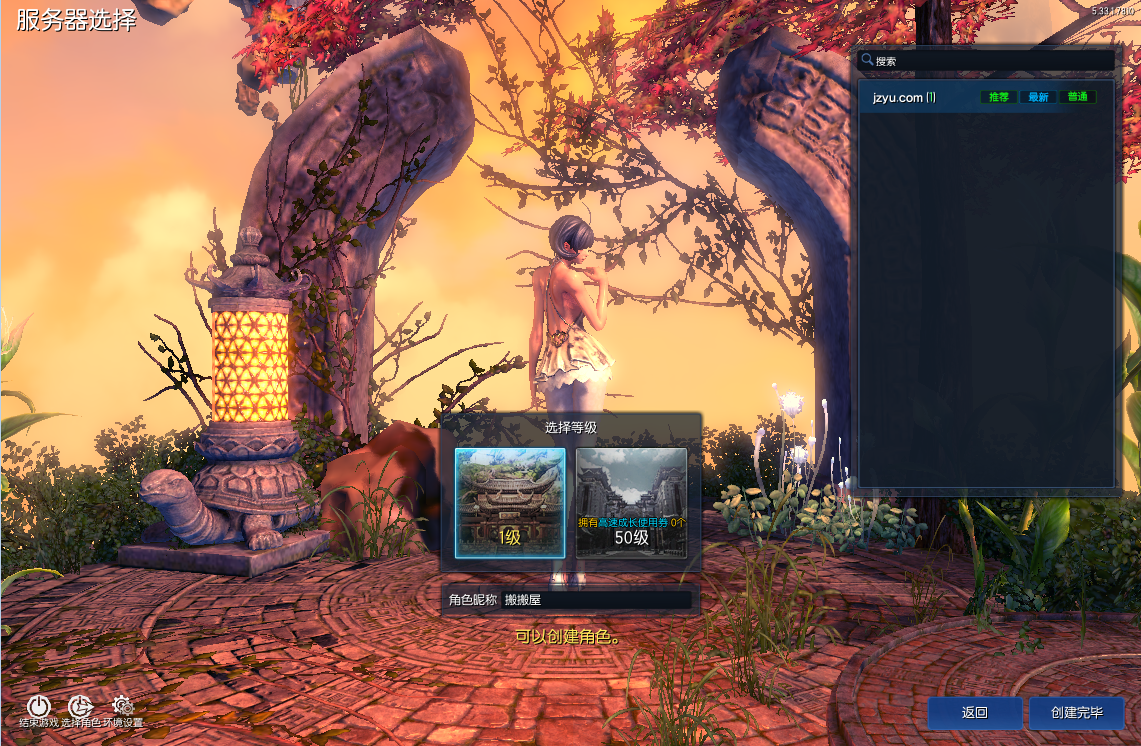
Task: Choose the level 50 (50级) start tile
Action: pyautogui.click(x=631, y=503)
